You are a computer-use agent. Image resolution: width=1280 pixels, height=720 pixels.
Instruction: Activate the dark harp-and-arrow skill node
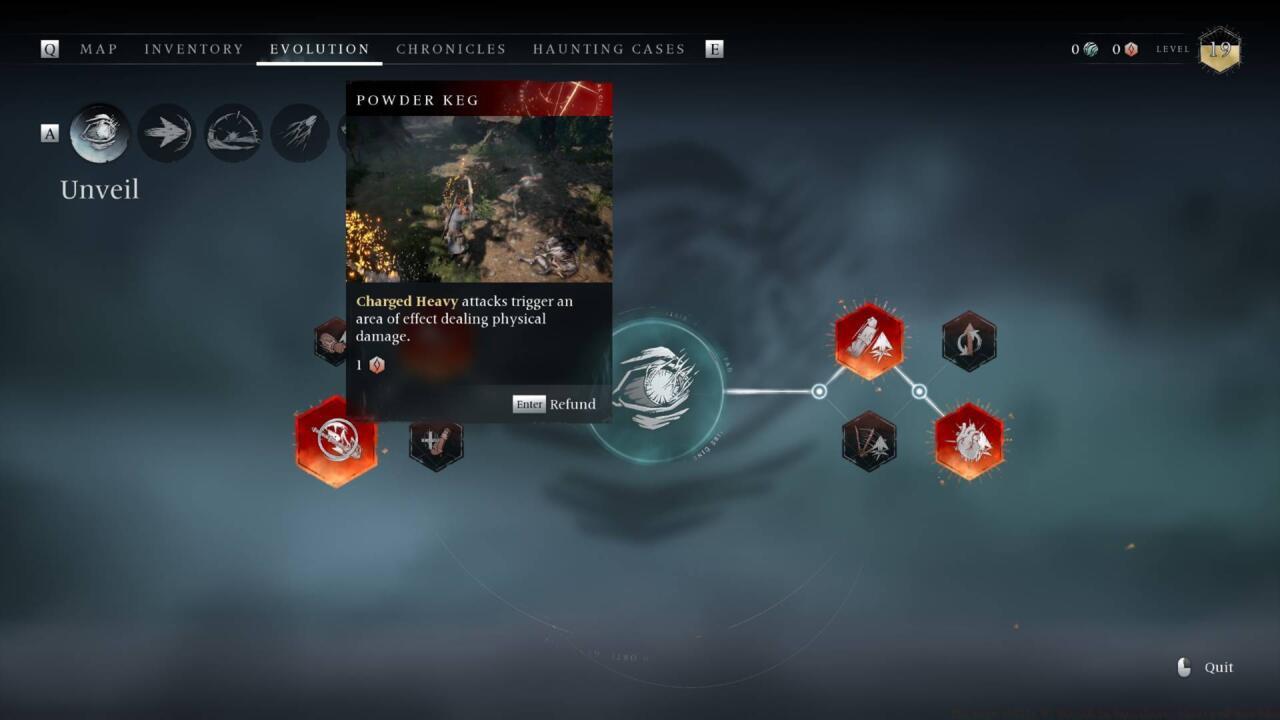point(866,441)
